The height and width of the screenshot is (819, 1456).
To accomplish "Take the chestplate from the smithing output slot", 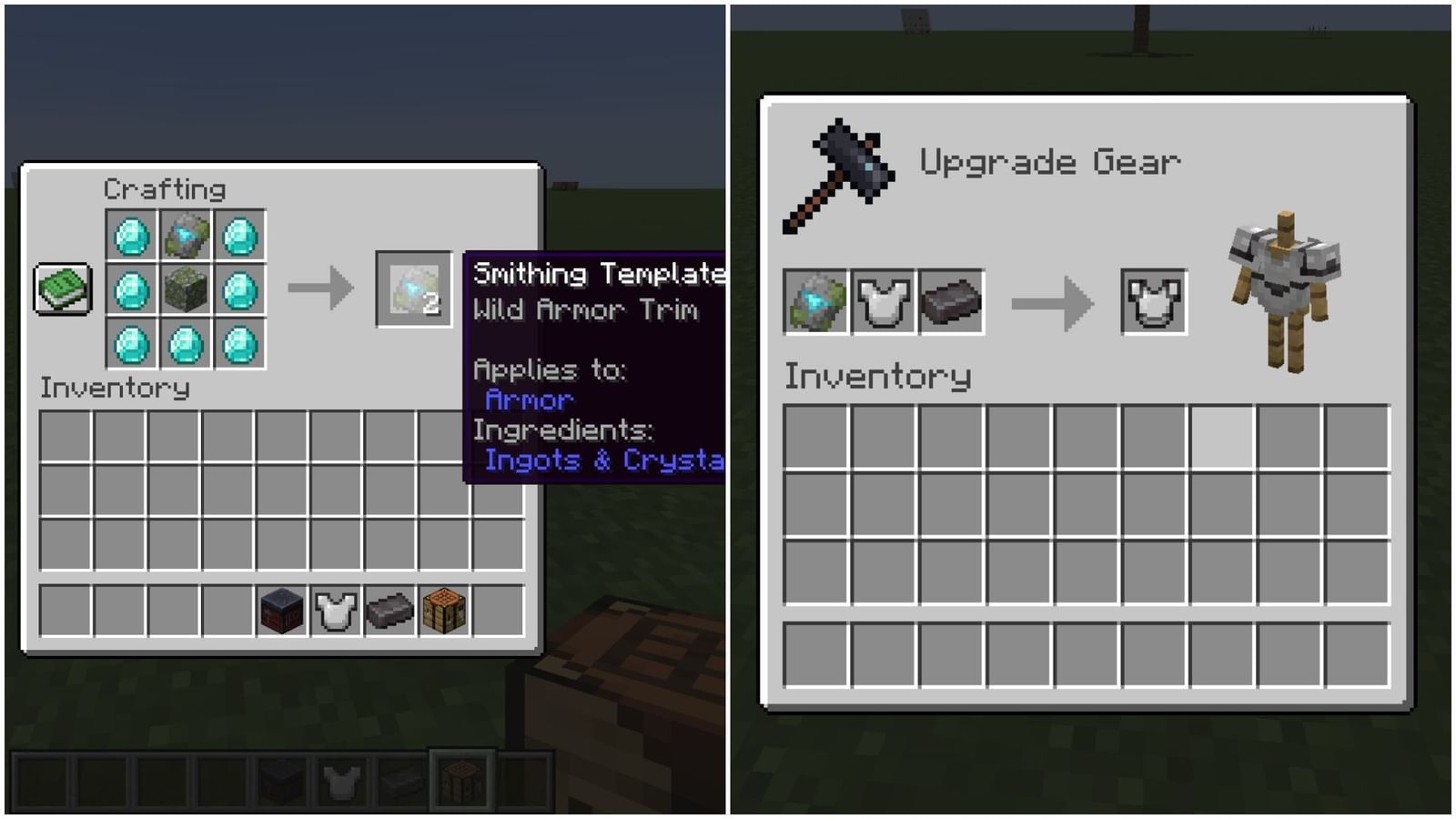I will click(x=1153, y=300).
